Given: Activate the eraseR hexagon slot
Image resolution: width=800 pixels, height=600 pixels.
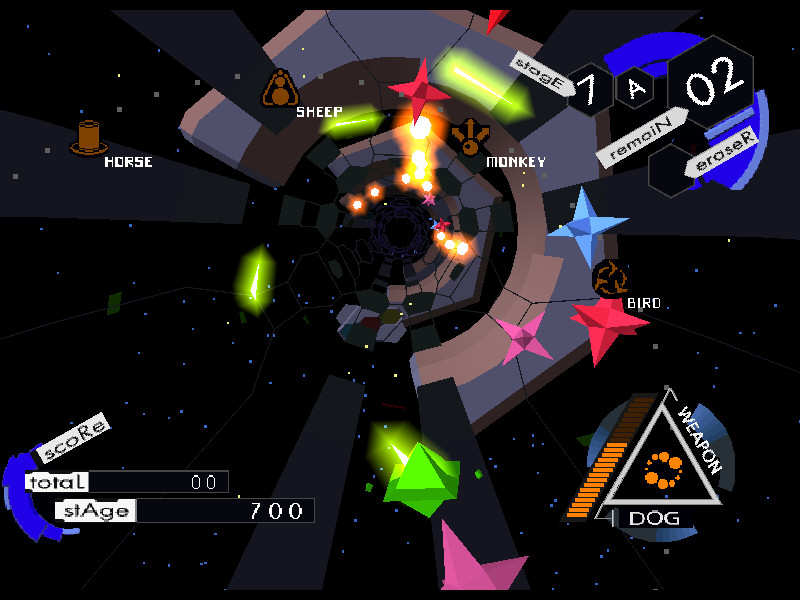Looking at the screenshot, I should (x=670, y=170).
